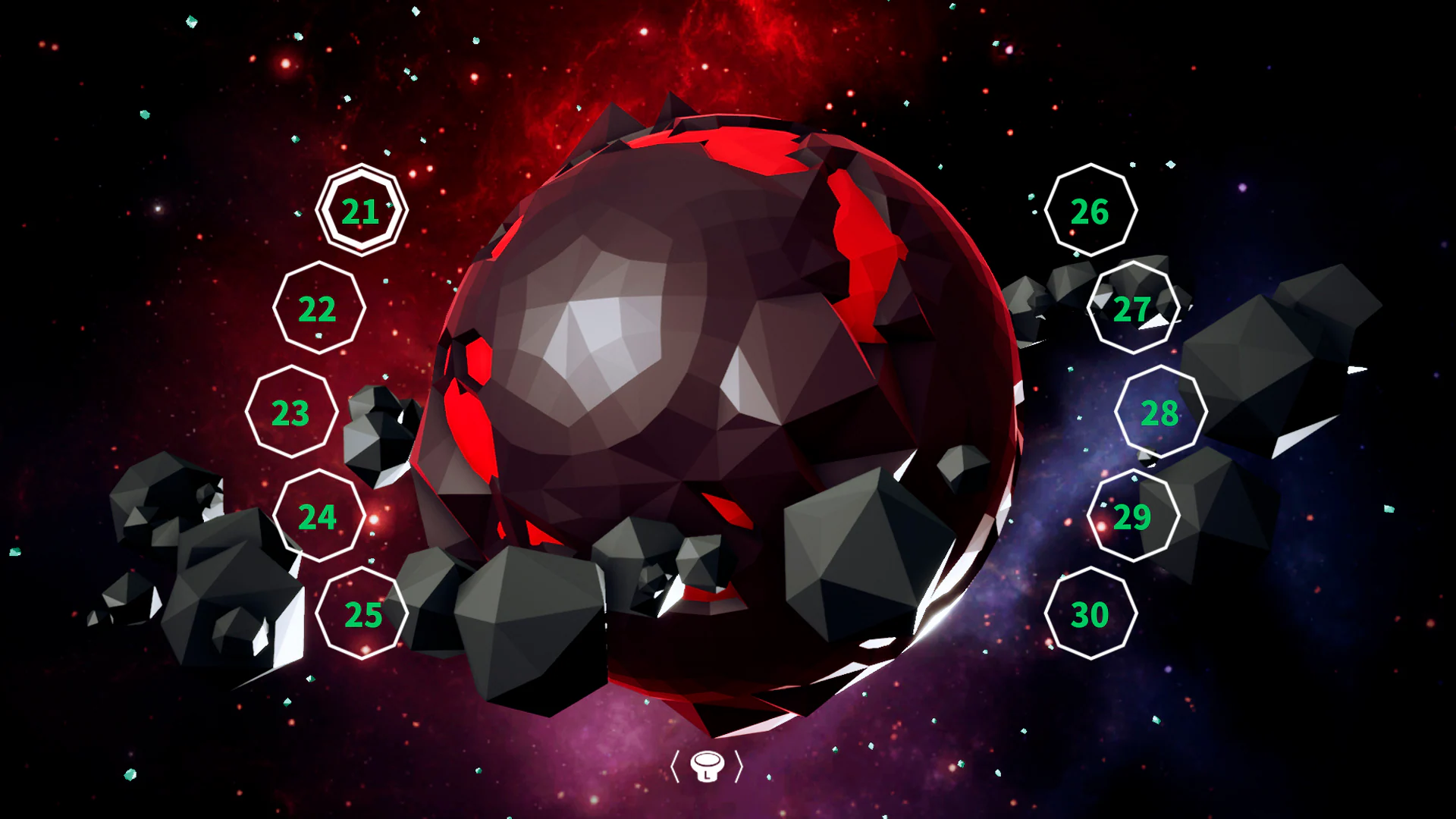Image resolution: width=1456 pixels, height=819 pixels.
Task: Open level 26
Action: 1090,212
